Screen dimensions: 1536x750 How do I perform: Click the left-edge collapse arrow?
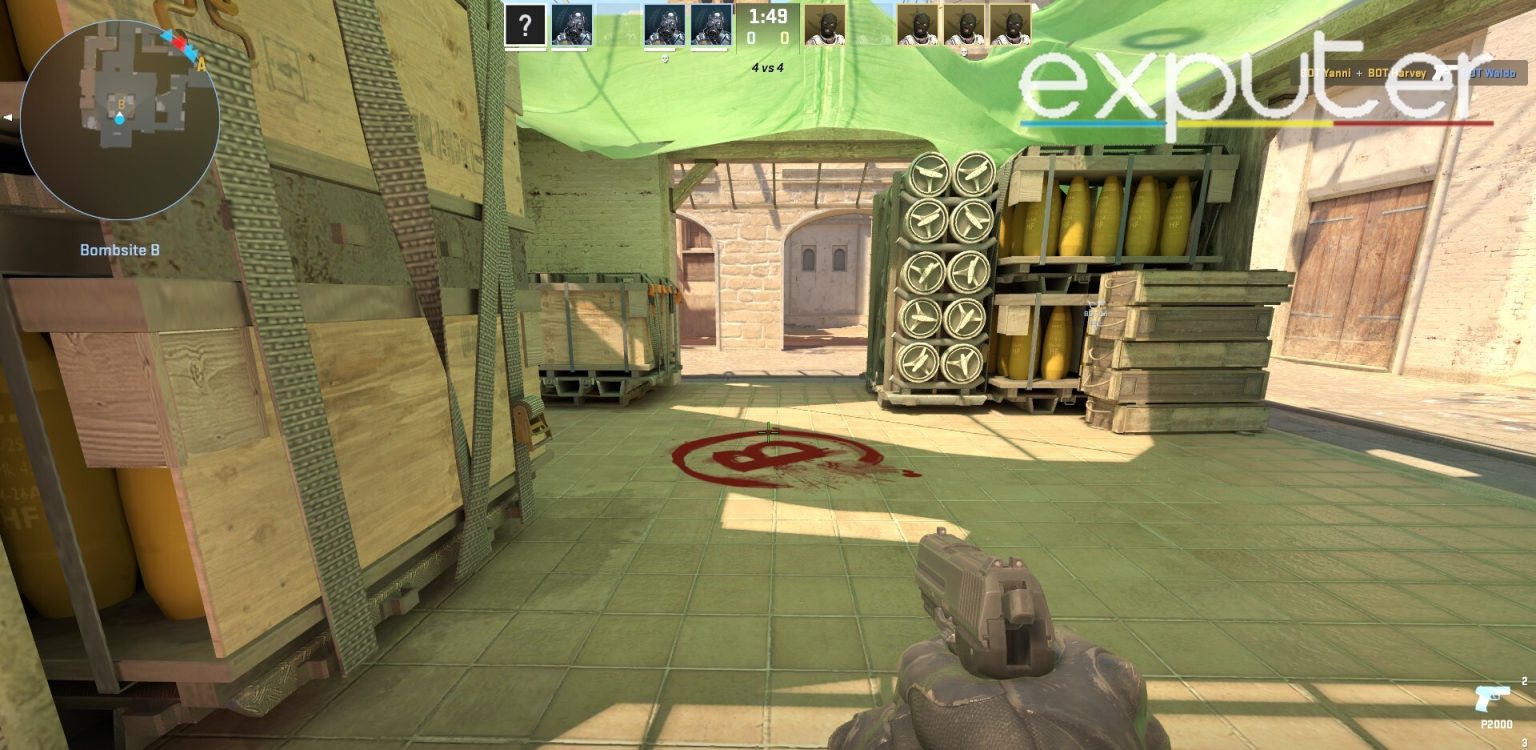(8, 117)
